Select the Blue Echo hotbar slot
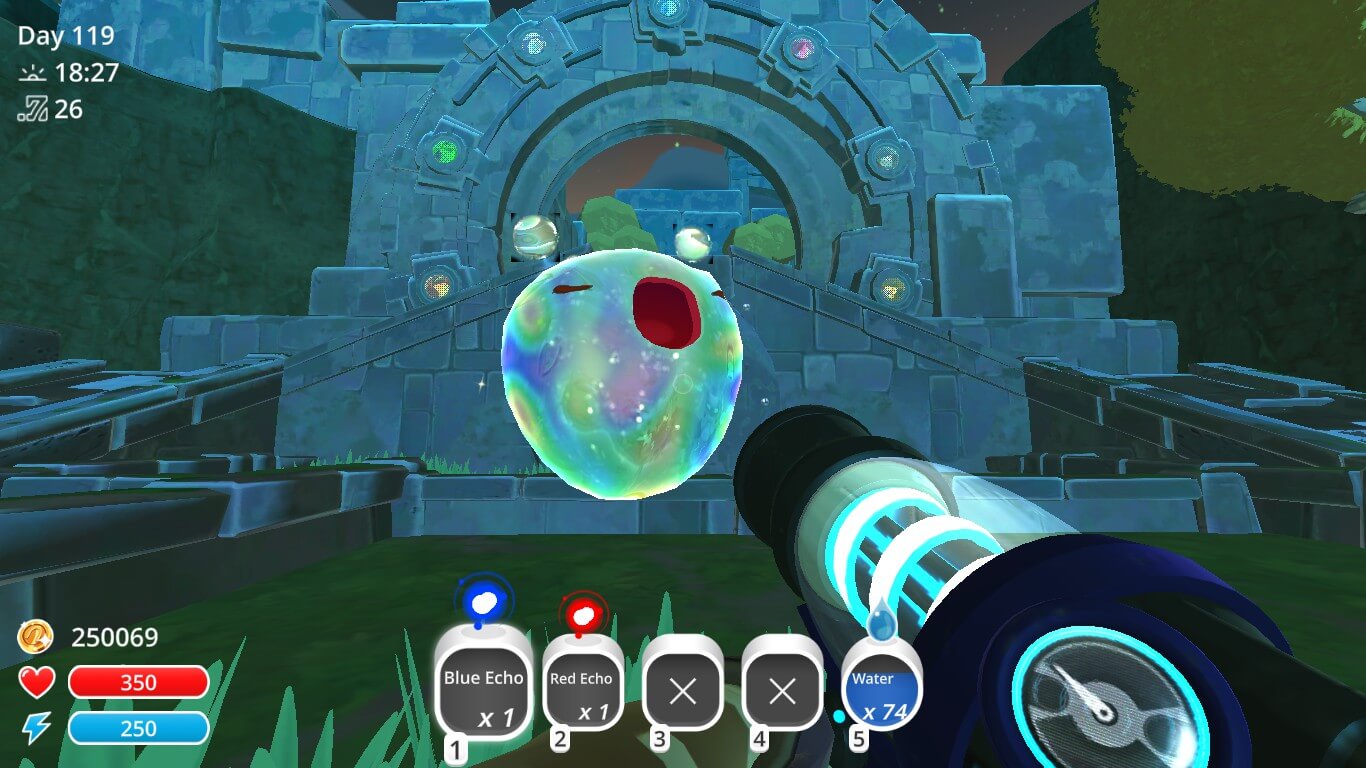1366x768 pixels. 484,689
